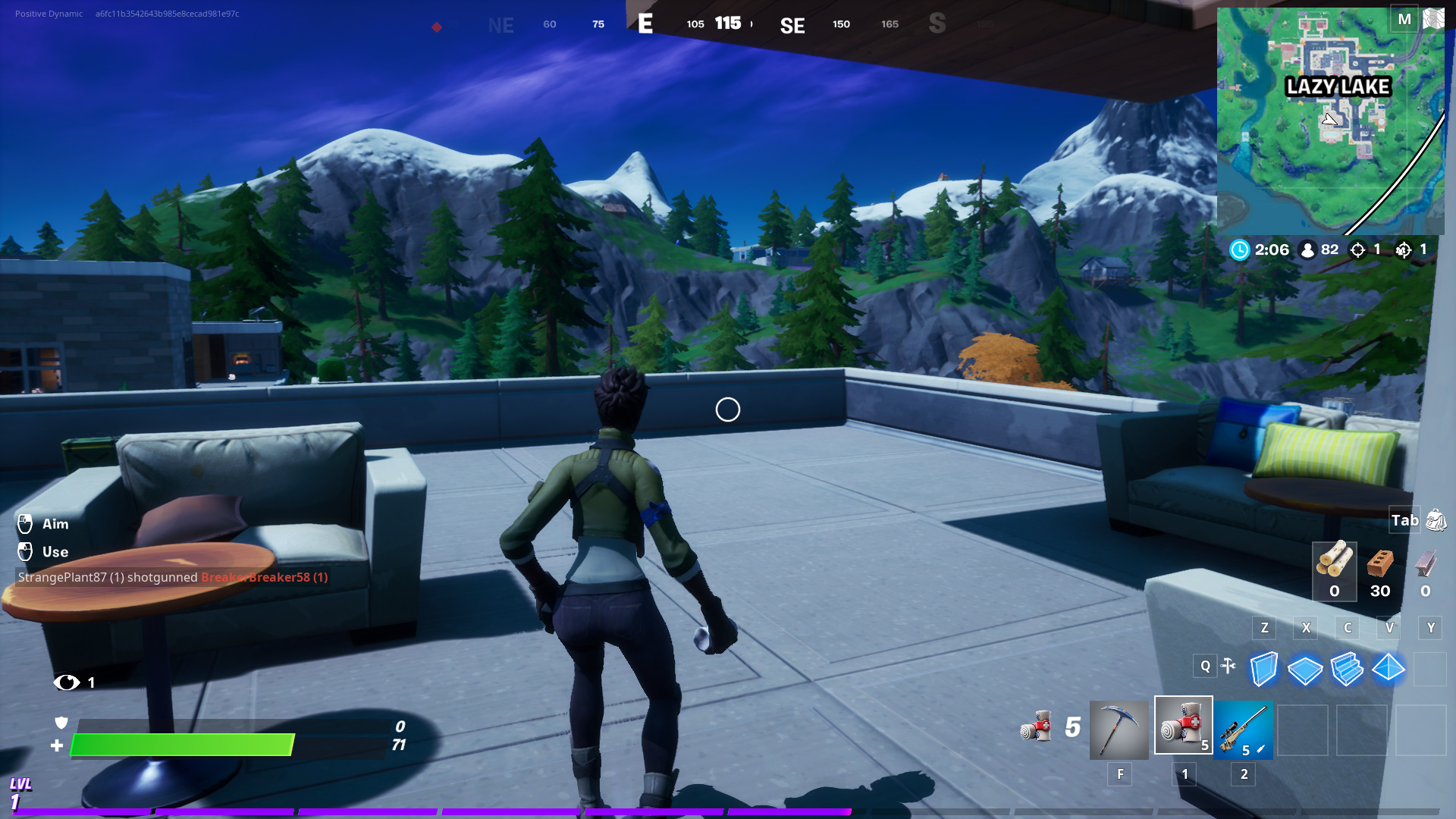The height and width of the screenshot is (819, 1456).
Task: Choose the floor building piece
Action: (1305, 670)
